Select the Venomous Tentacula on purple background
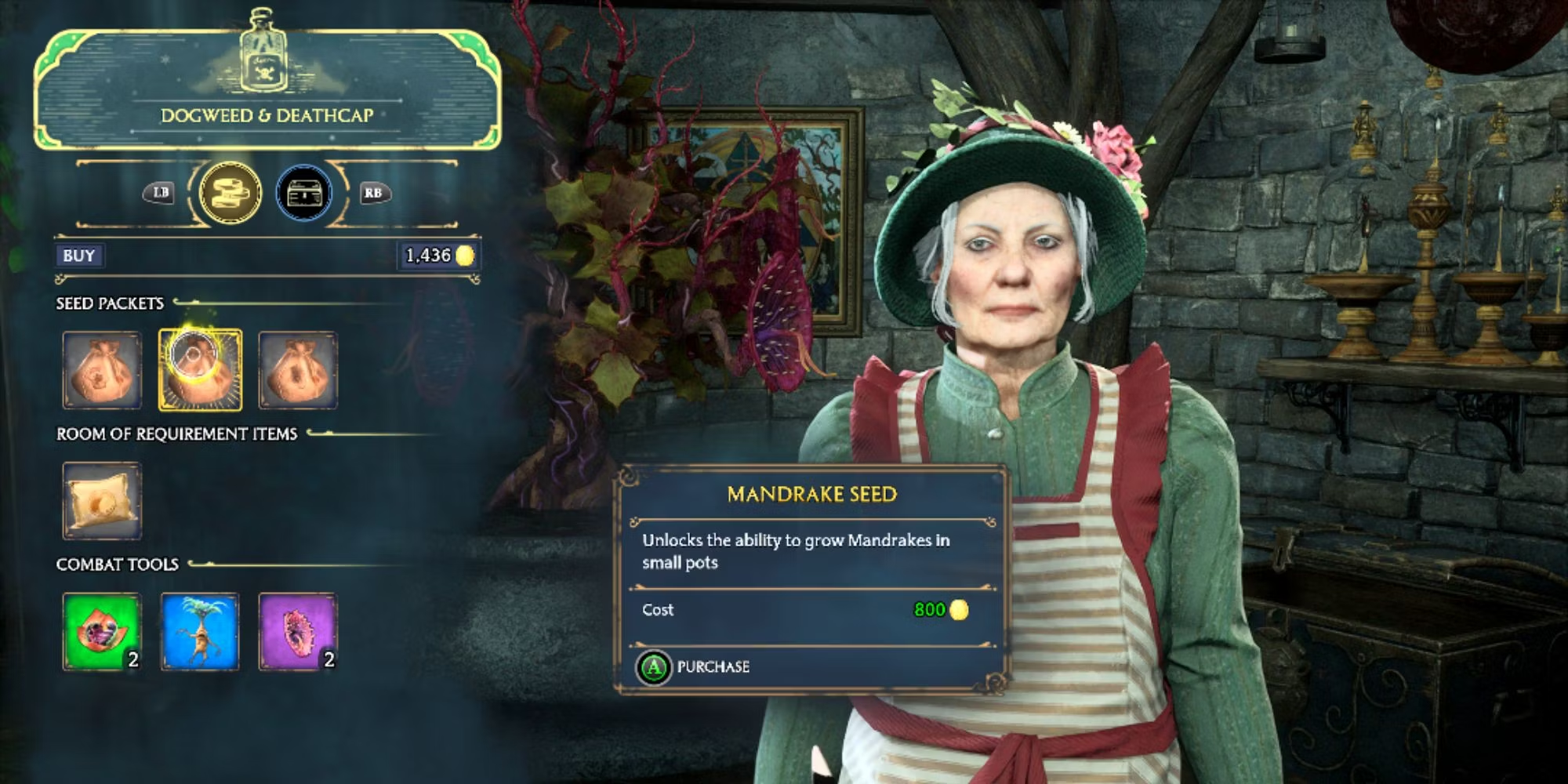Screen dimensions: 1568x784 coord(298,632)
